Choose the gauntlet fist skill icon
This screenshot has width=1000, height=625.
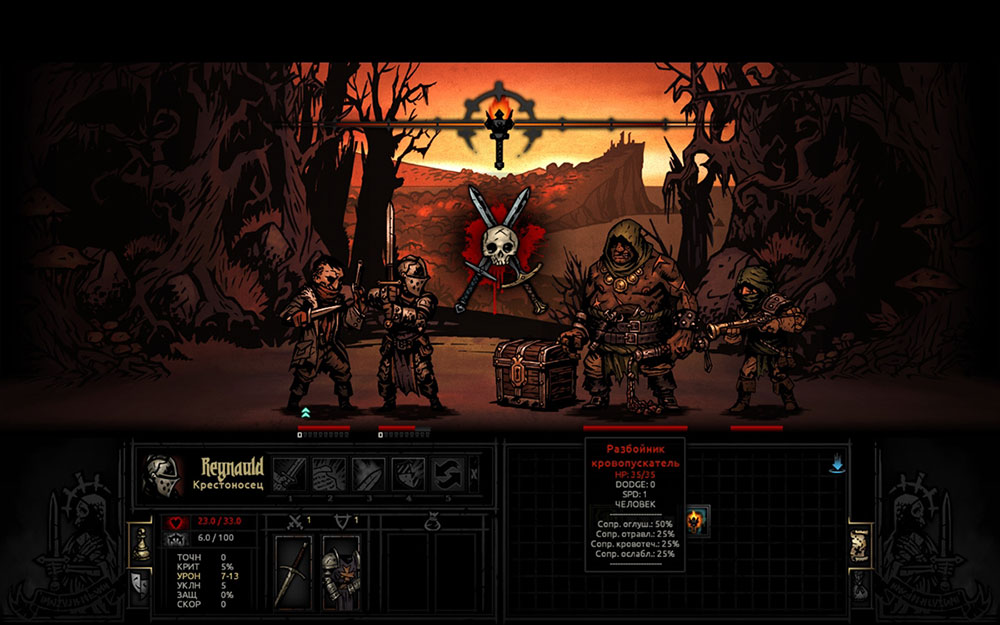(x=329, y=474)
